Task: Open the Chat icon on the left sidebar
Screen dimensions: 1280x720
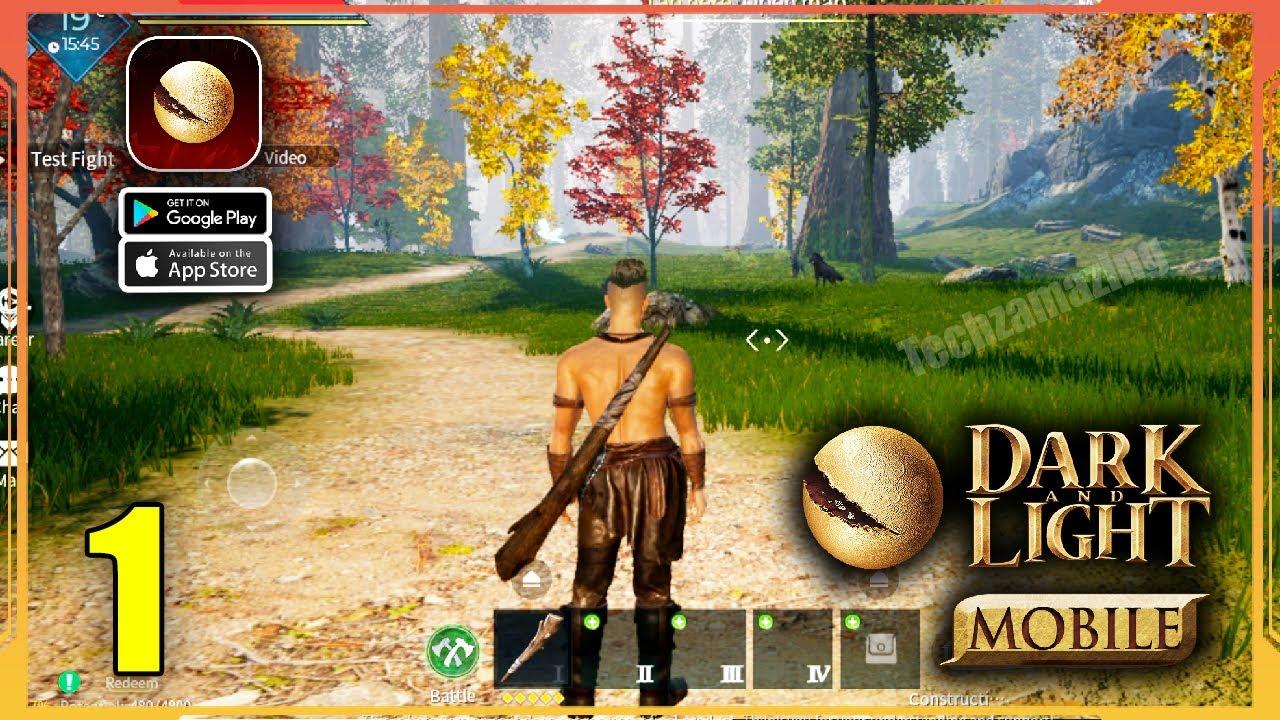Action: 9,380
